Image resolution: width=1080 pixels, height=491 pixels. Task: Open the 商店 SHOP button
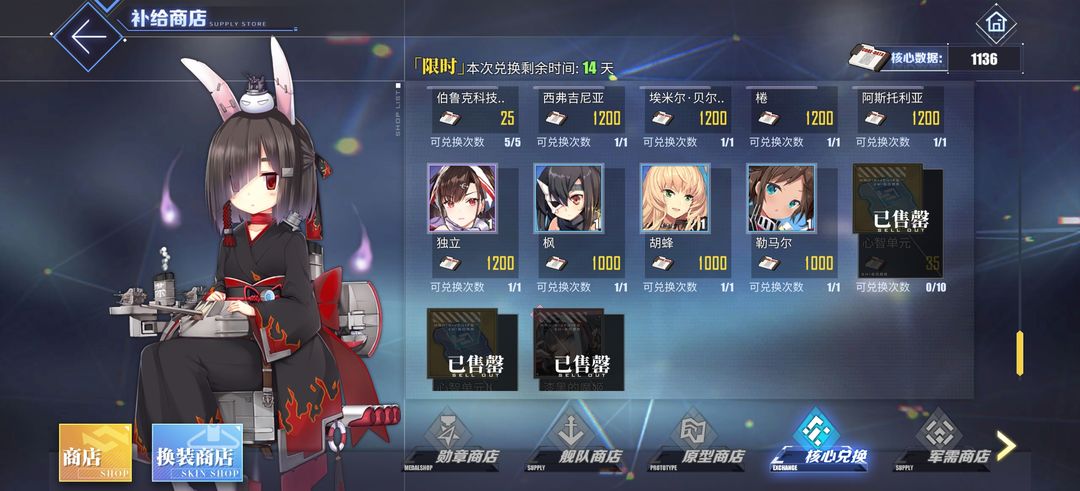point(95,451)
